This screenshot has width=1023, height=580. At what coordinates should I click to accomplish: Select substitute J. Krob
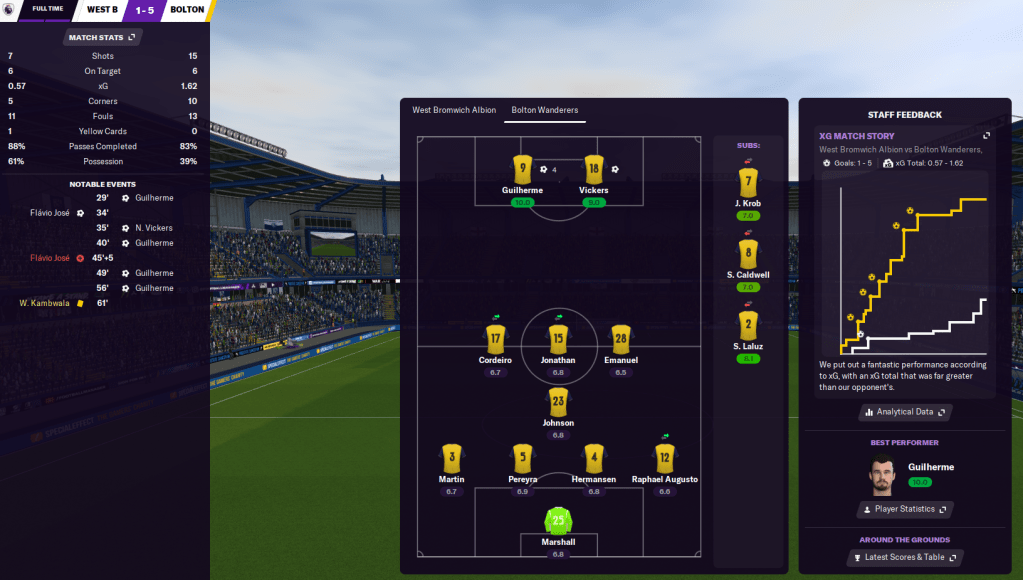pyautogui.click(x=748, y=182)
